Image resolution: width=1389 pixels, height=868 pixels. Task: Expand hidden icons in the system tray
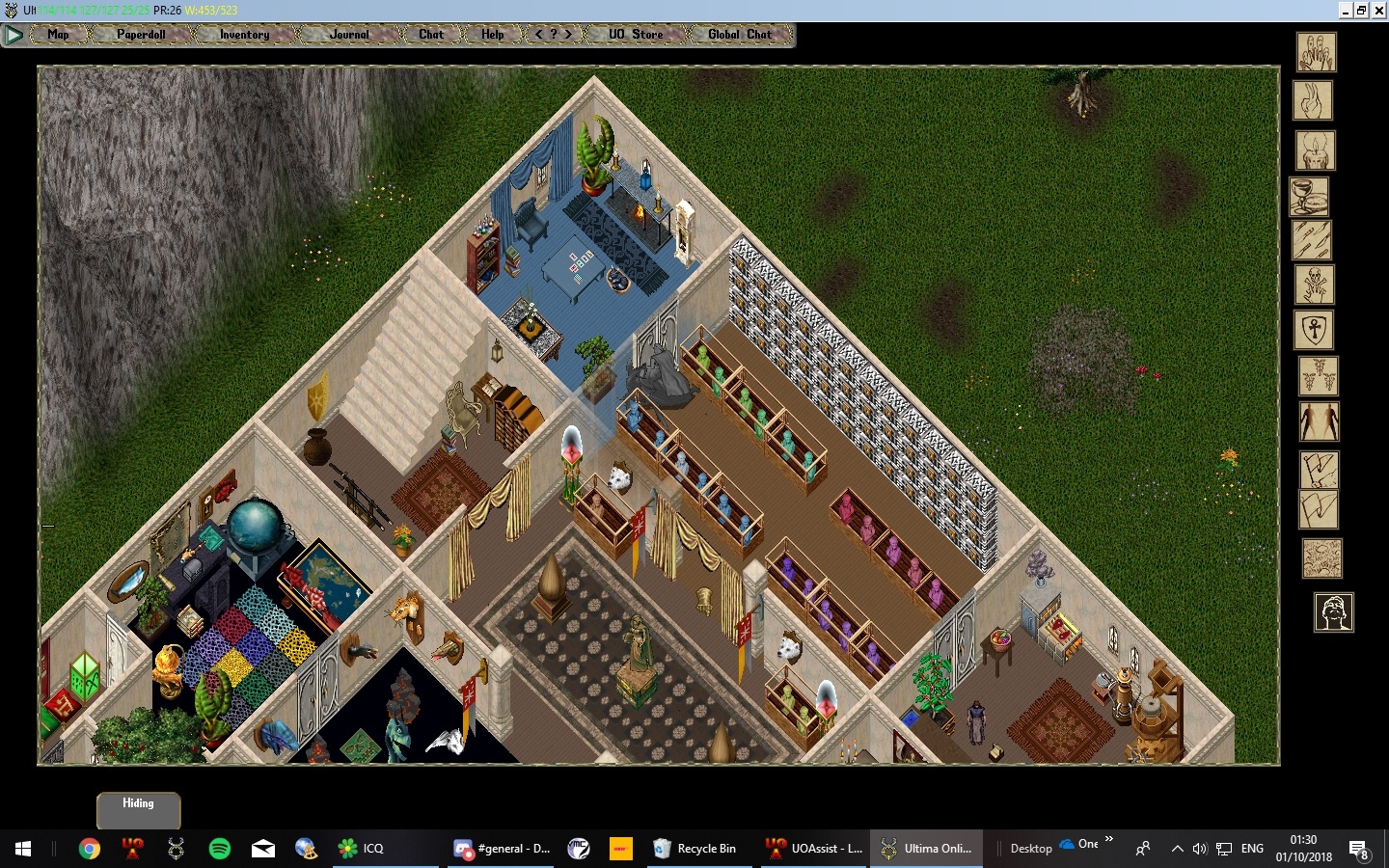pyautogui.click(x=1178, y=849)
